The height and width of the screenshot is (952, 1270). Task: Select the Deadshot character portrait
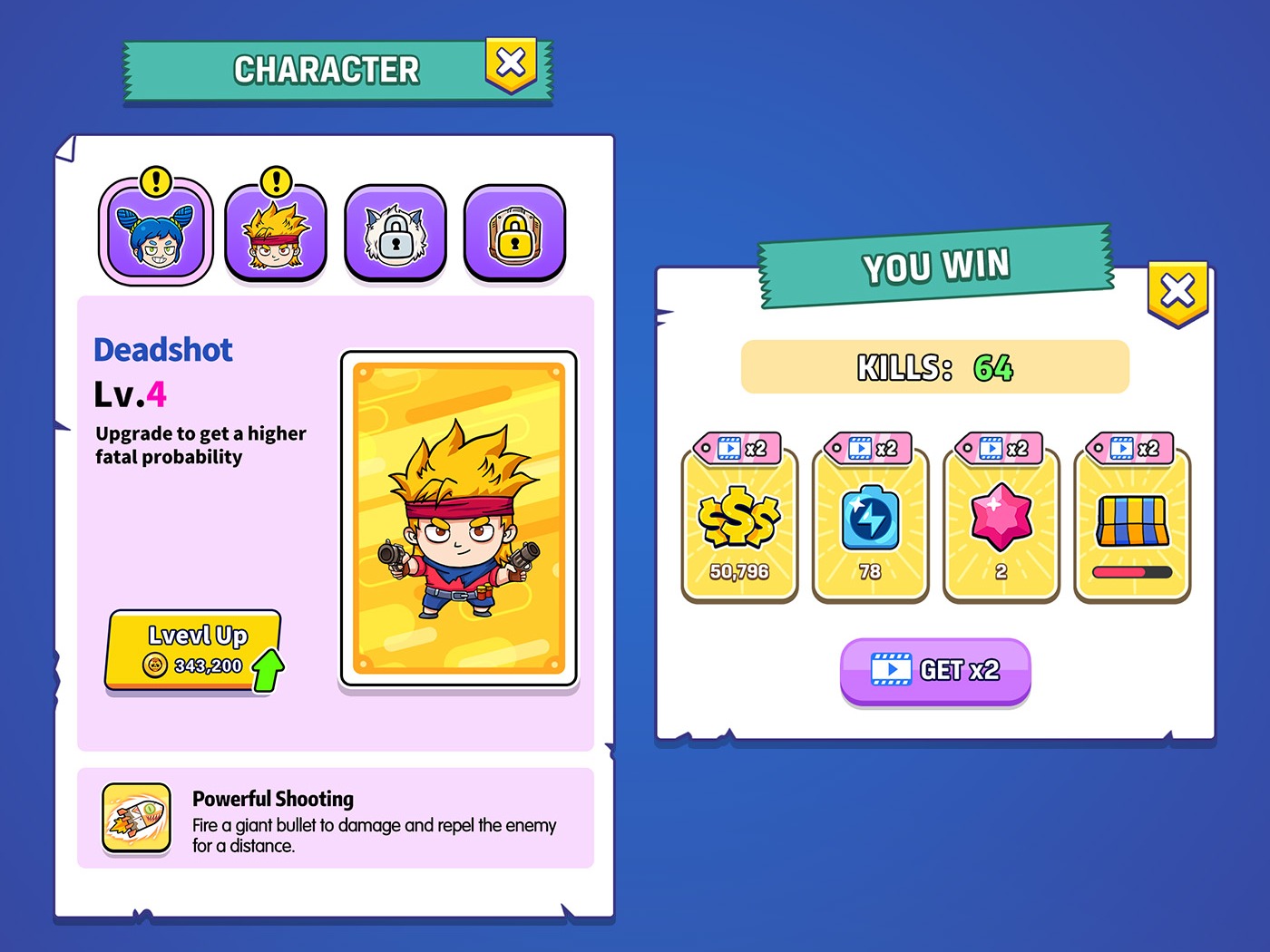coord(276,231)
